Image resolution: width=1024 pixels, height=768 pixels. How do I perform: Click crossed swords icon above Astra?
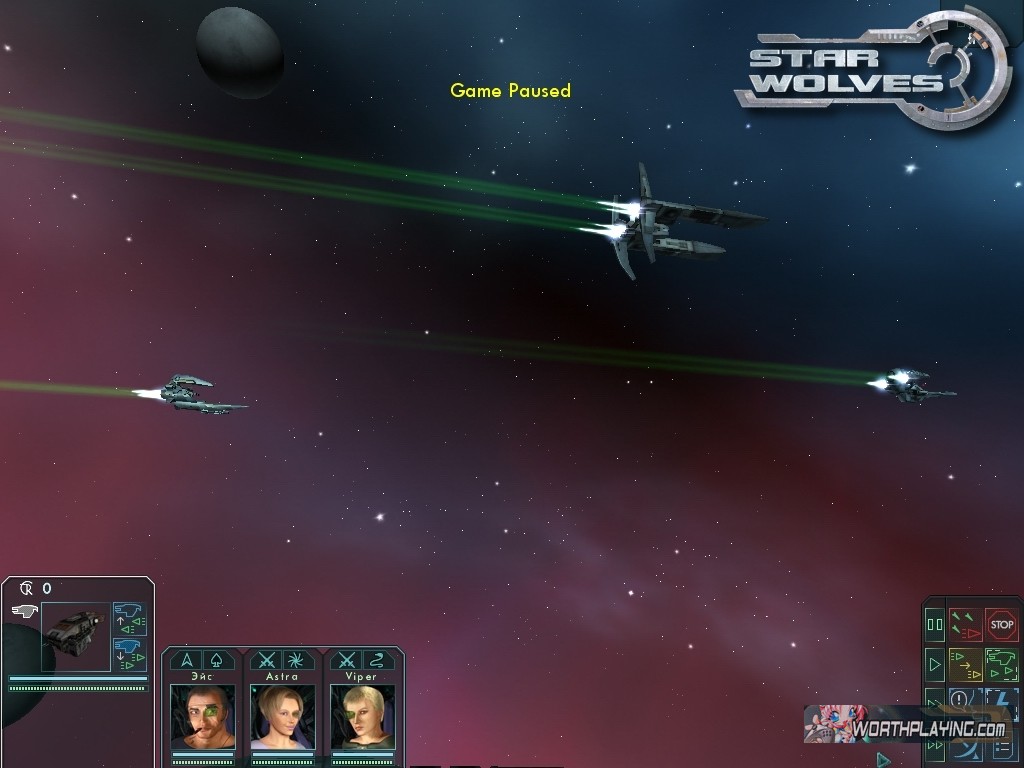[267, 660]
